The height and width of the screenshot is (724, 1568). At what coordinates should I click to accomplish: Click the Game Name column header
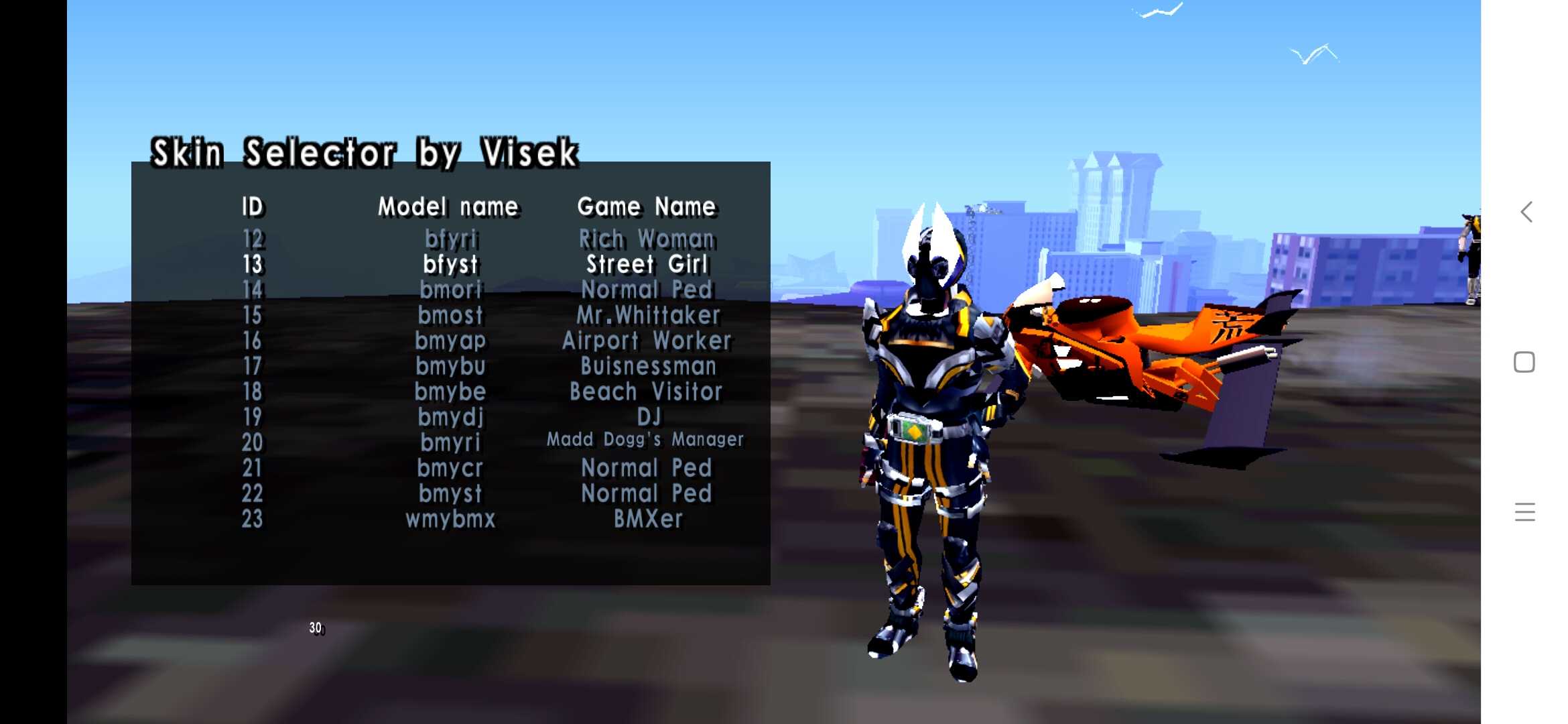[647, 206]
